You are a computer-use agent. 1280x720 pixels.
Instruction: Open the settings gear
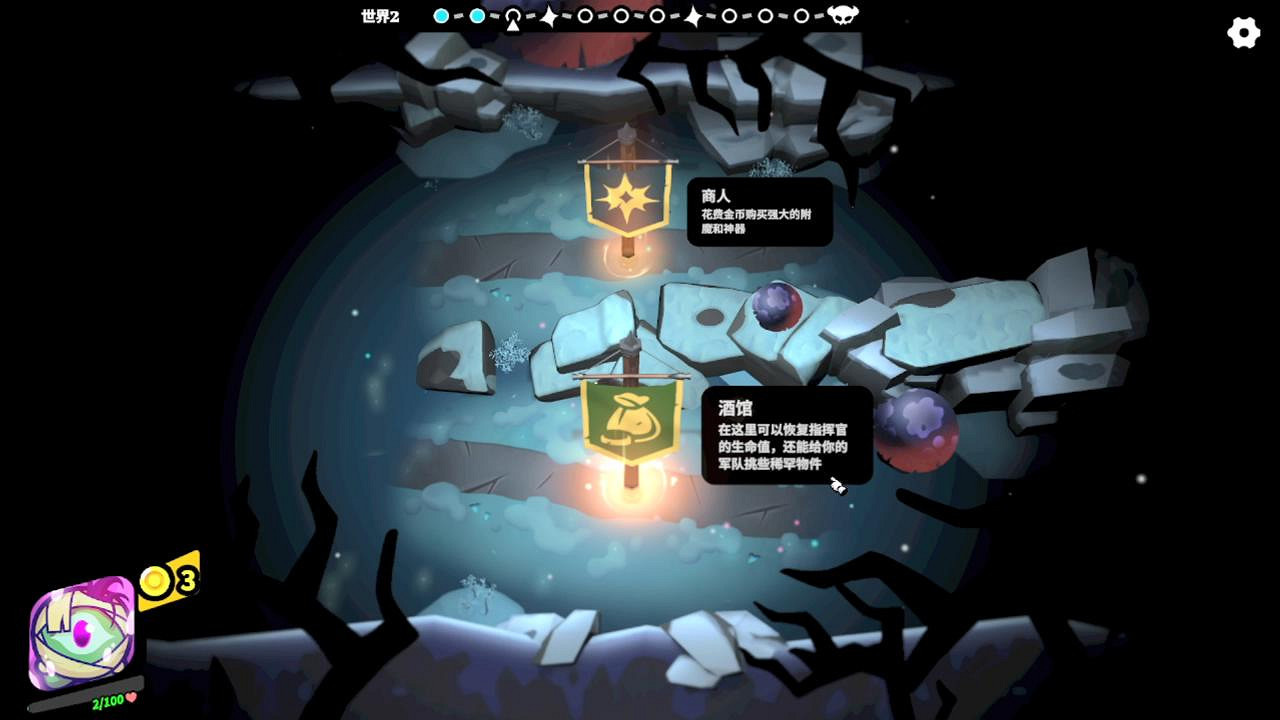click(x=1243, y=32)
